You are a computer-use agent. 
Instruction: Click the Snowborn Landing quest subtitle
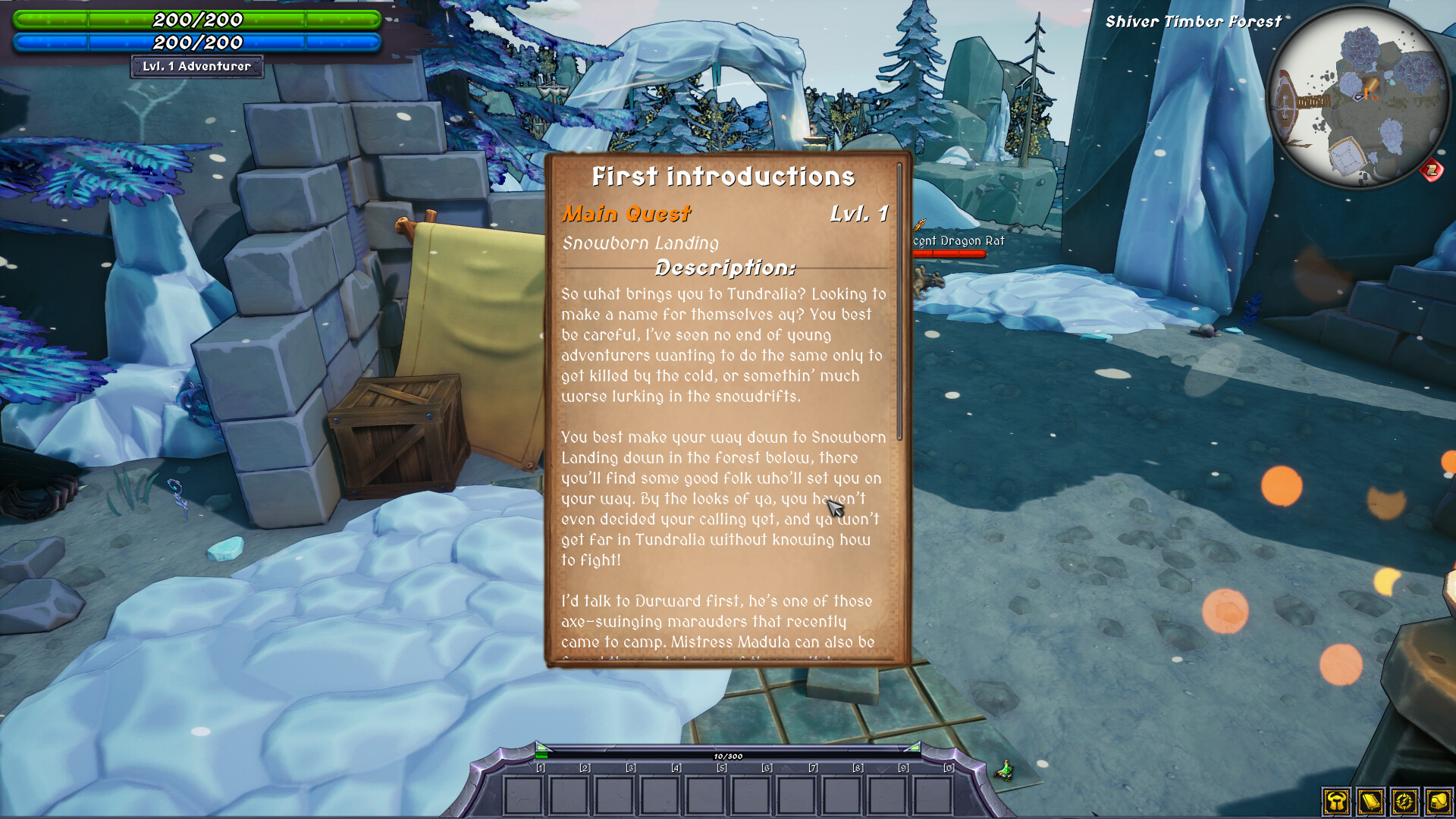(641, 243)
